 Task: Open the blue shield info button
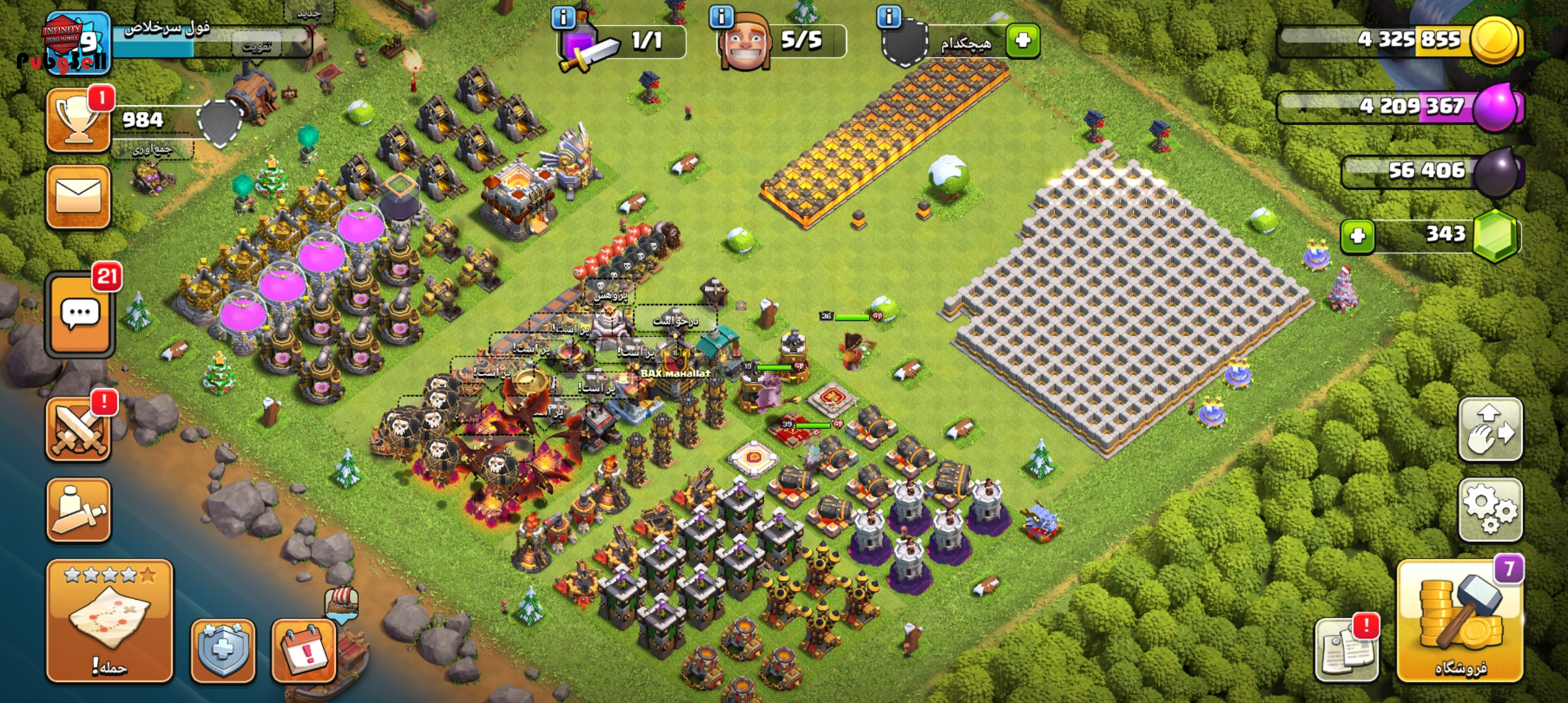point(223,650)
